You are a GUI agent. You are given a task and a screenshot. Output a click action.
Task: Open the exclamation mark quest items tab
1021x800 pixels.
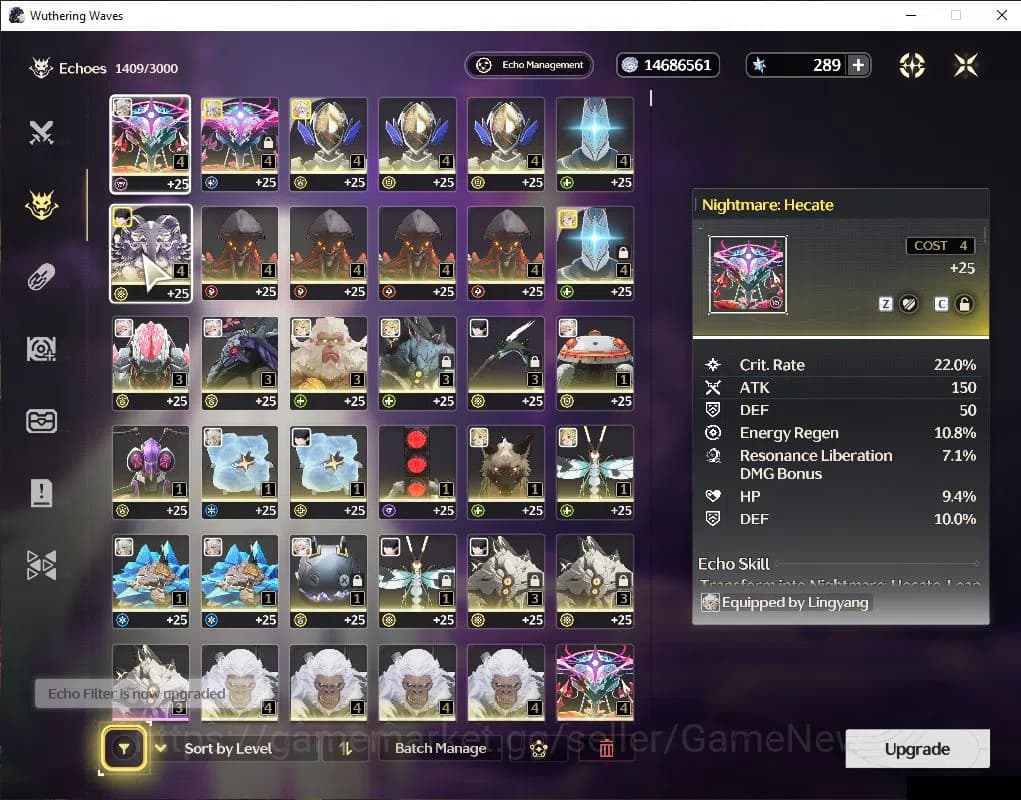pyautogui.click(x=41, y=492)
